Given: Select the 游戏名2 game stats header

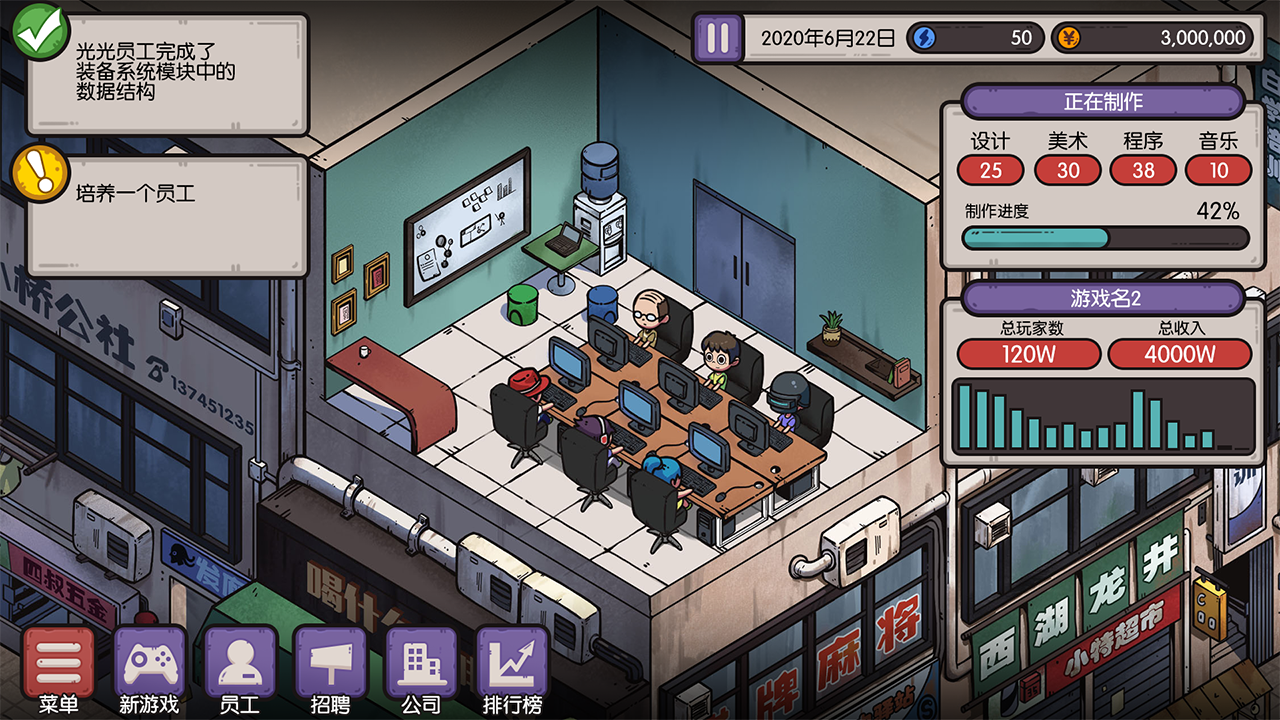Looking at the screenshot, I should click(1103, 298).
